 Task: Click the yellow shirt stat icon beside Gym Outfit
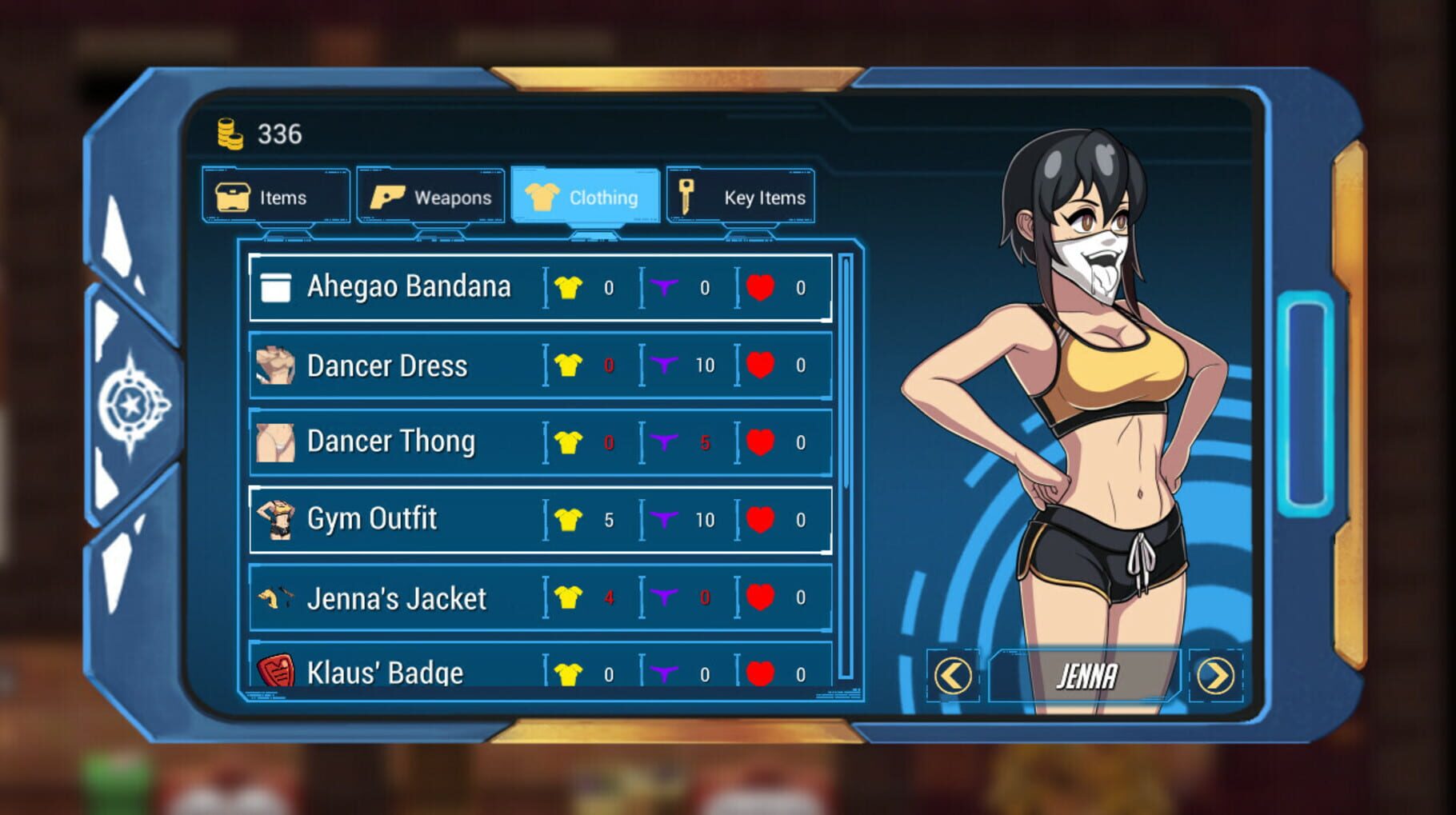pos(569,518)
